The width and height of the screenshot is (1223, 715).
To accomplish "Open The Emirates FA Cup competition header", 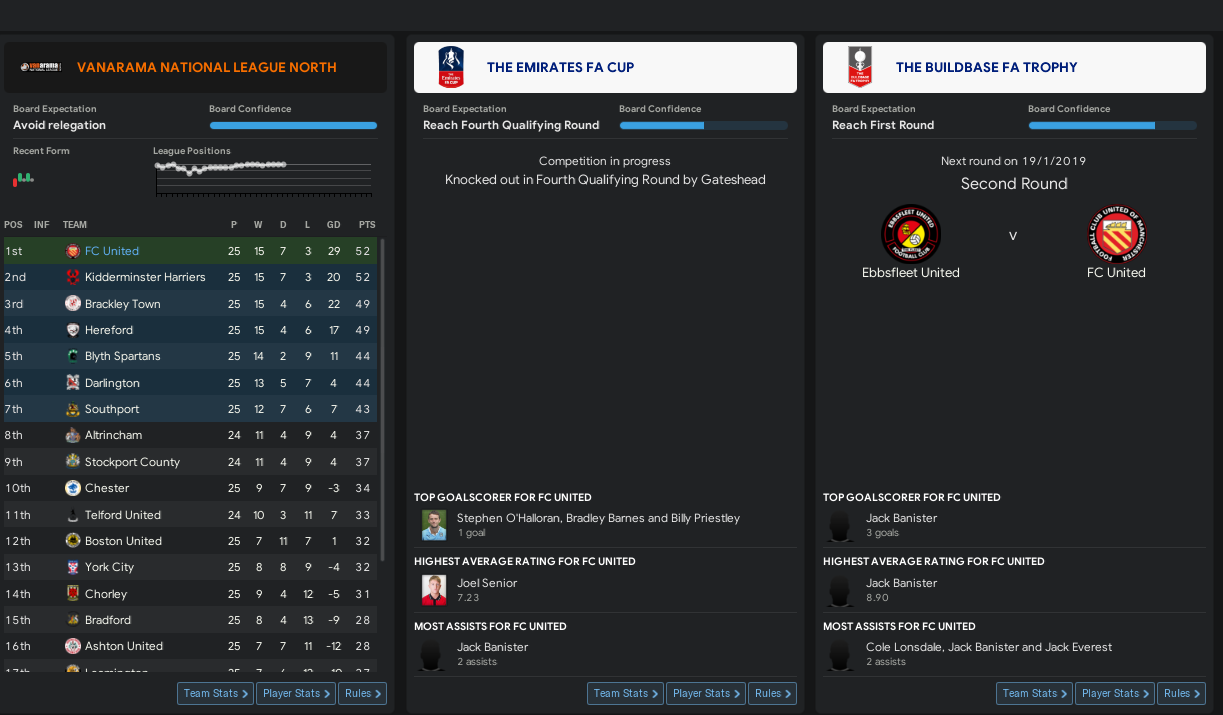I will (560, 68).
